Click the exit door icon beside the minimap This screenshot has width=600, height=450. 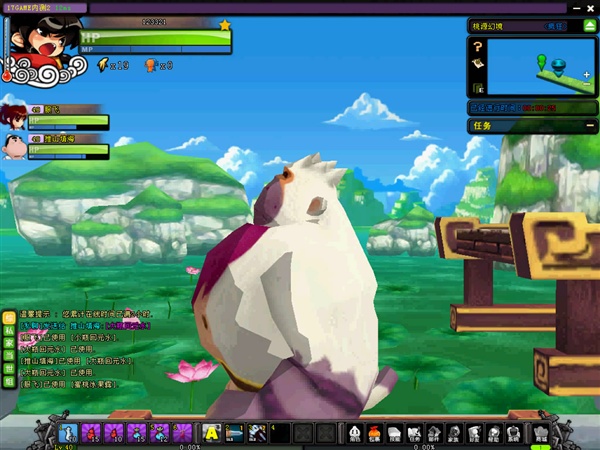(479, 88)
